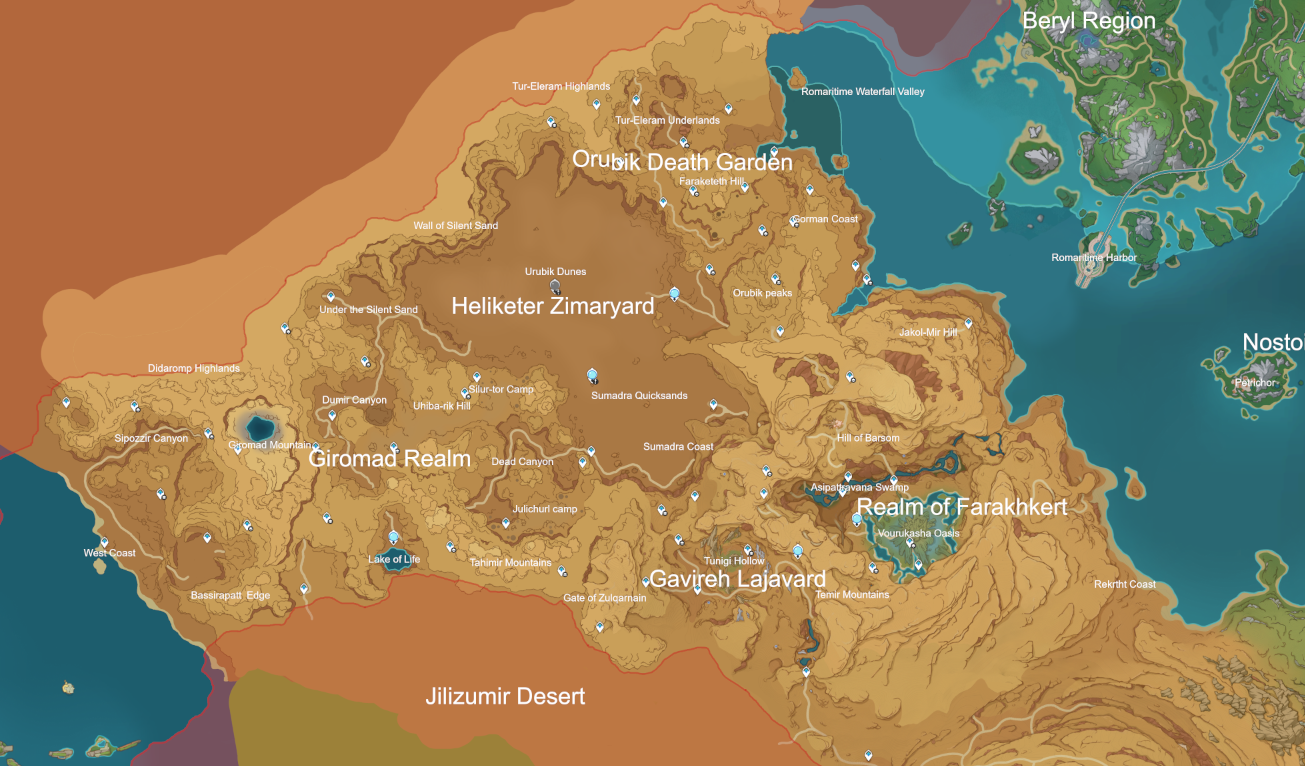Click the Gavireh Lajavard region label

point(740,578)
